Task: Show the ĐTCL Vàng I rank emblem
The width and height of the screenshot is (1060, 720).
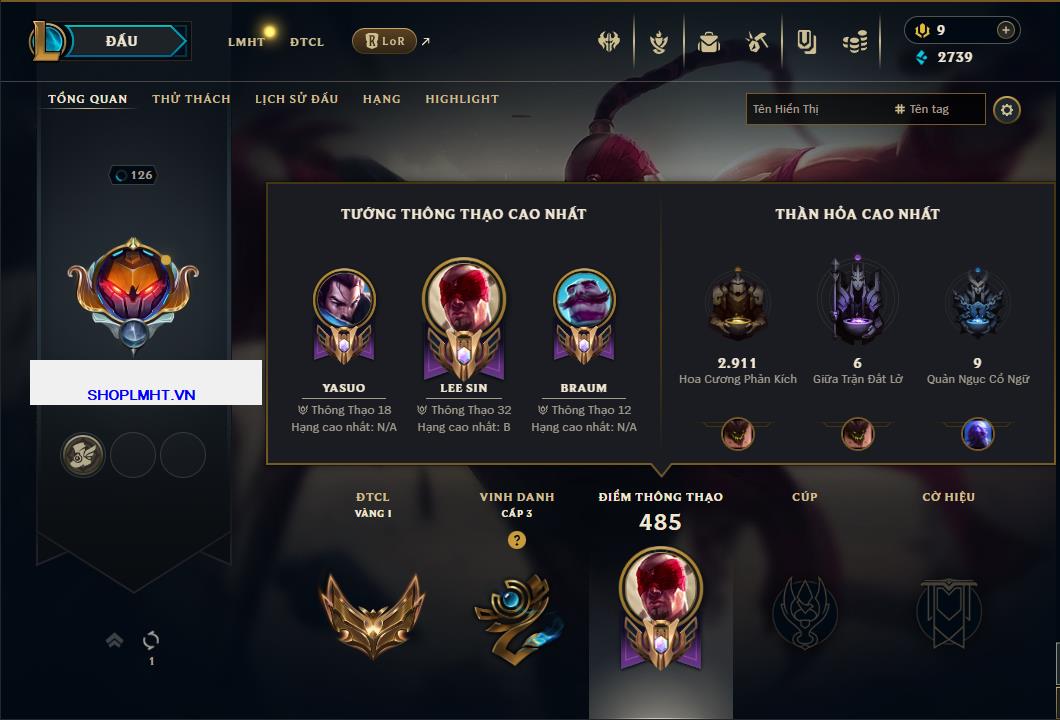Action: coord(372,612)
